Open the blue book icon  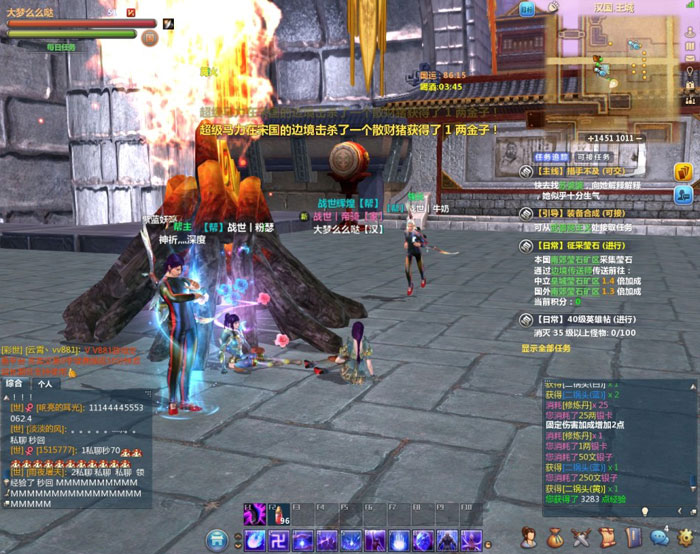tap(632, 539)
